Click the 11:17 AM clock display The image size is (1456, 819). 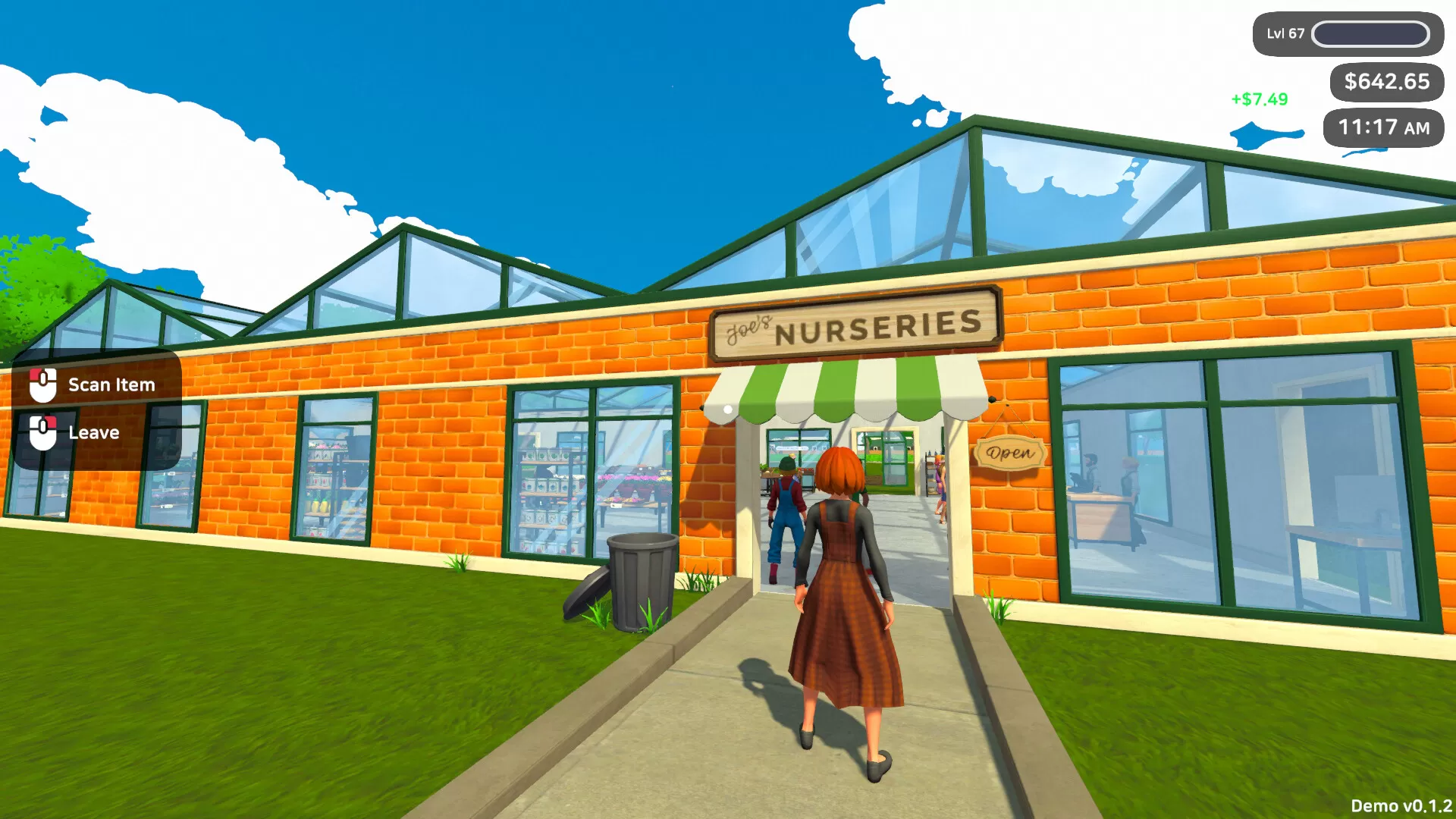[x=1383, y=127]
